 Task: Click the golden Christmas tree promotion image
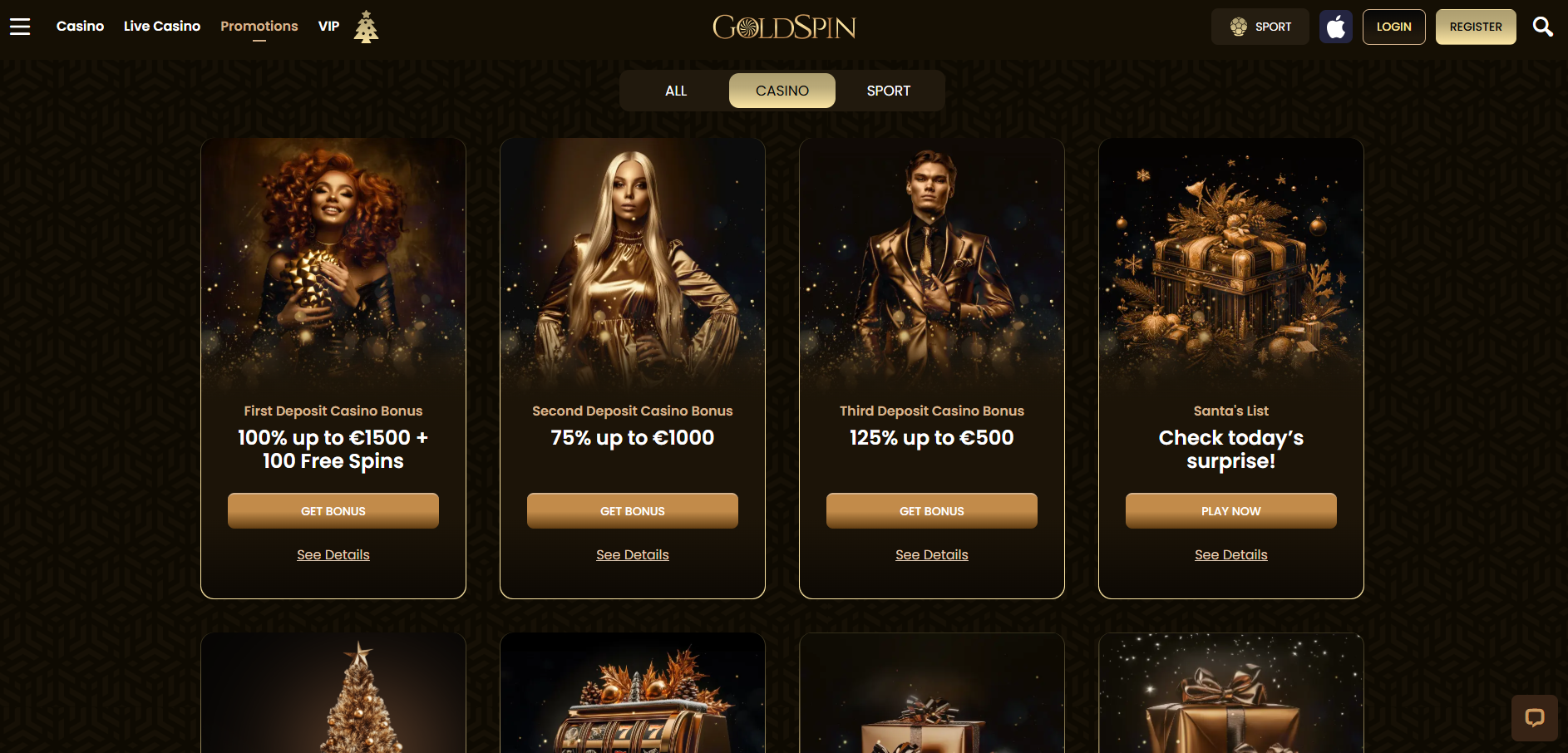pyautogui.click(x=333, y=698)
